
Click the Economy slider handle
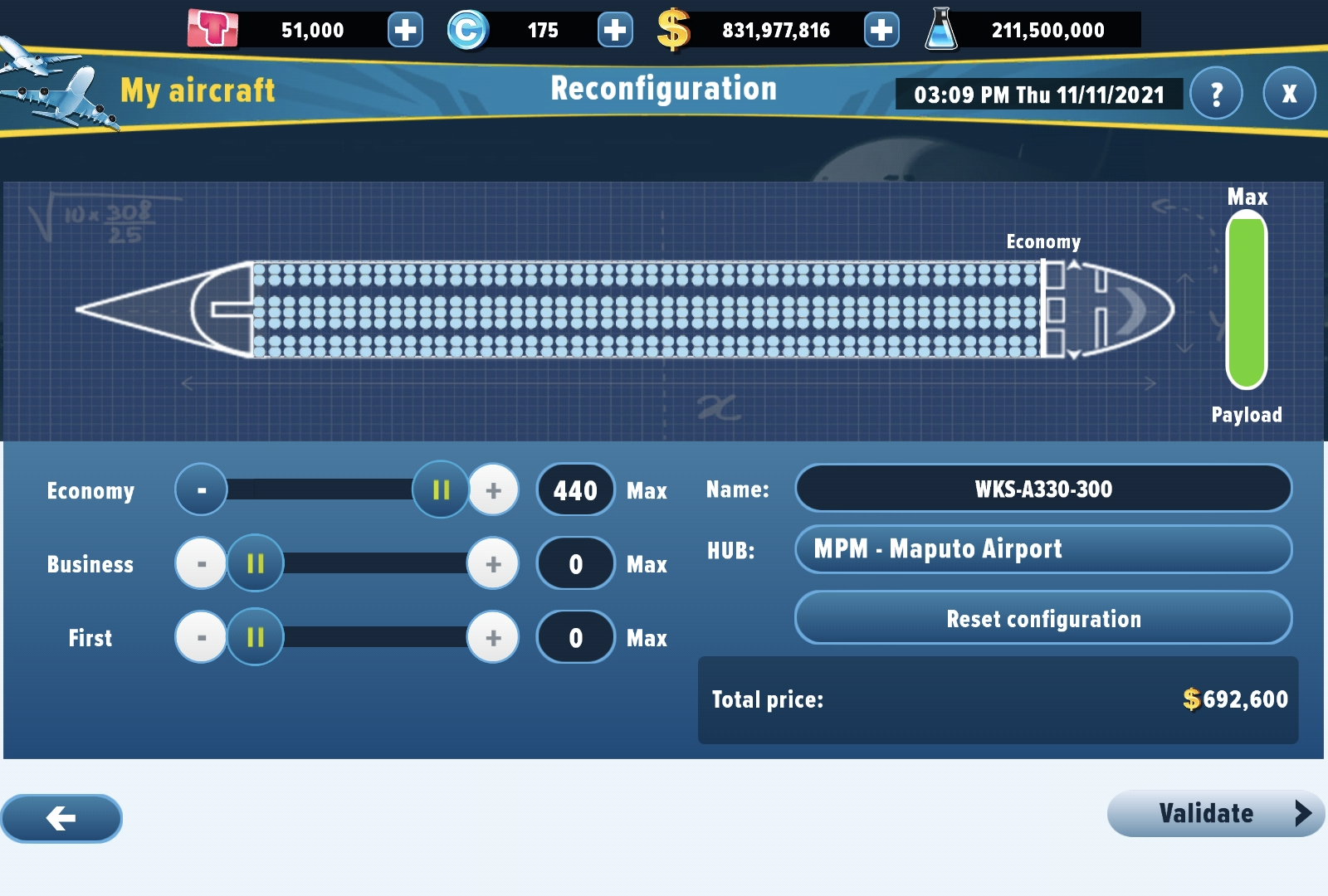pyautogui.click(x=441, y=490)
